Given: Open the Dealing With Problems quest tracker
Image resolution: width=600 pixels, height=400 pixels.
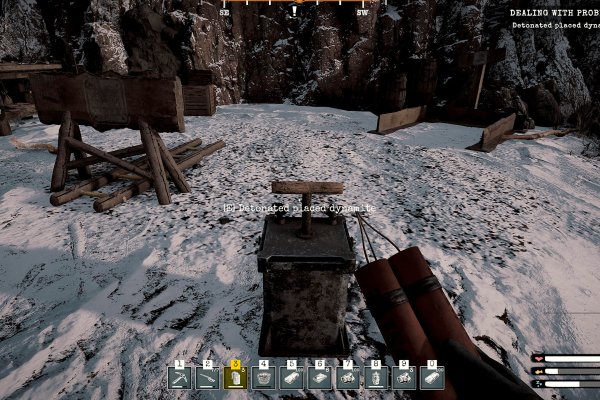Looking at the screenshot, I should [x=554, y=13].
